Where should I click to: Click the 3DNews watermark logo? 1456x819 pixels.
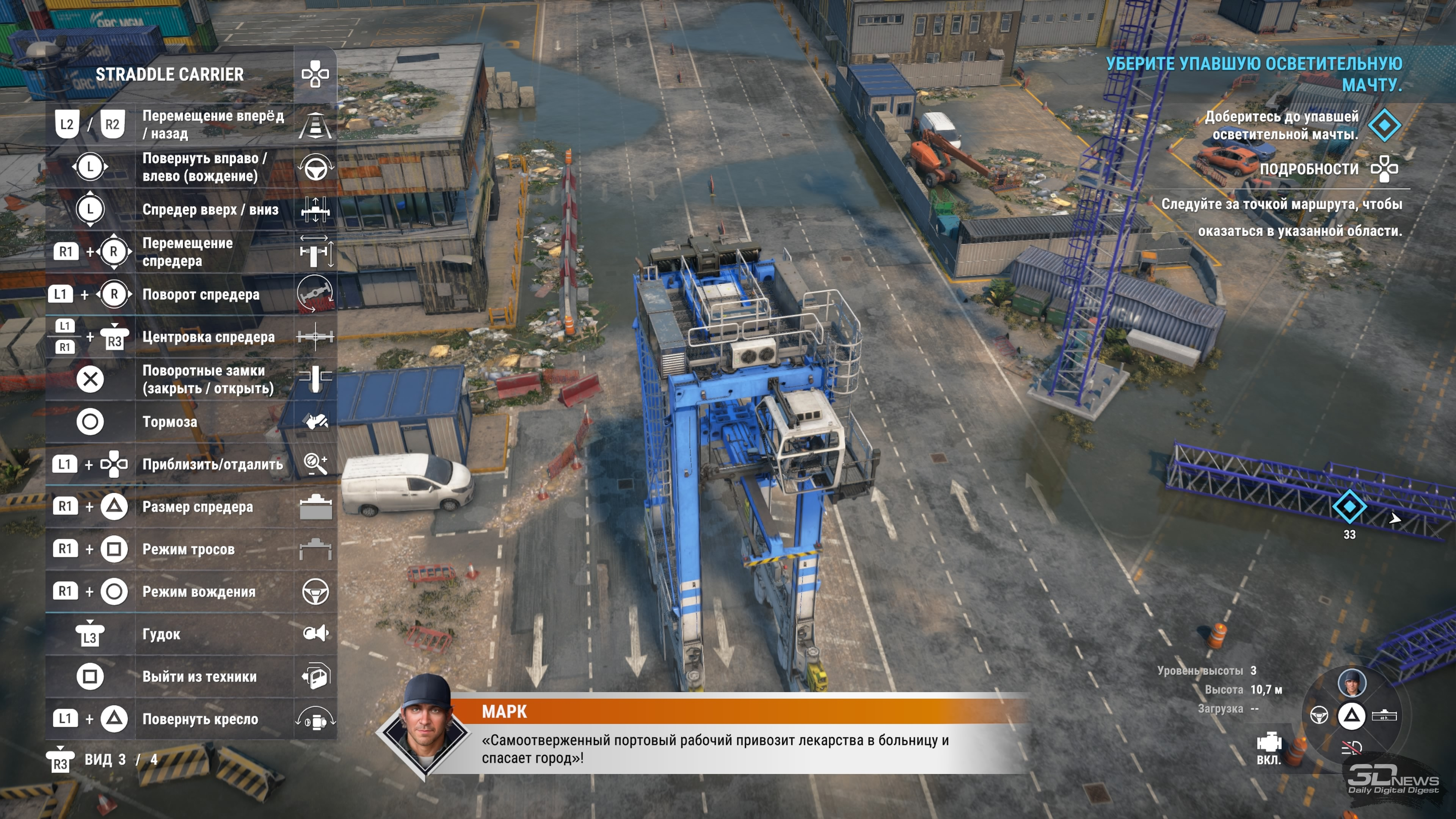(1393, 781)
